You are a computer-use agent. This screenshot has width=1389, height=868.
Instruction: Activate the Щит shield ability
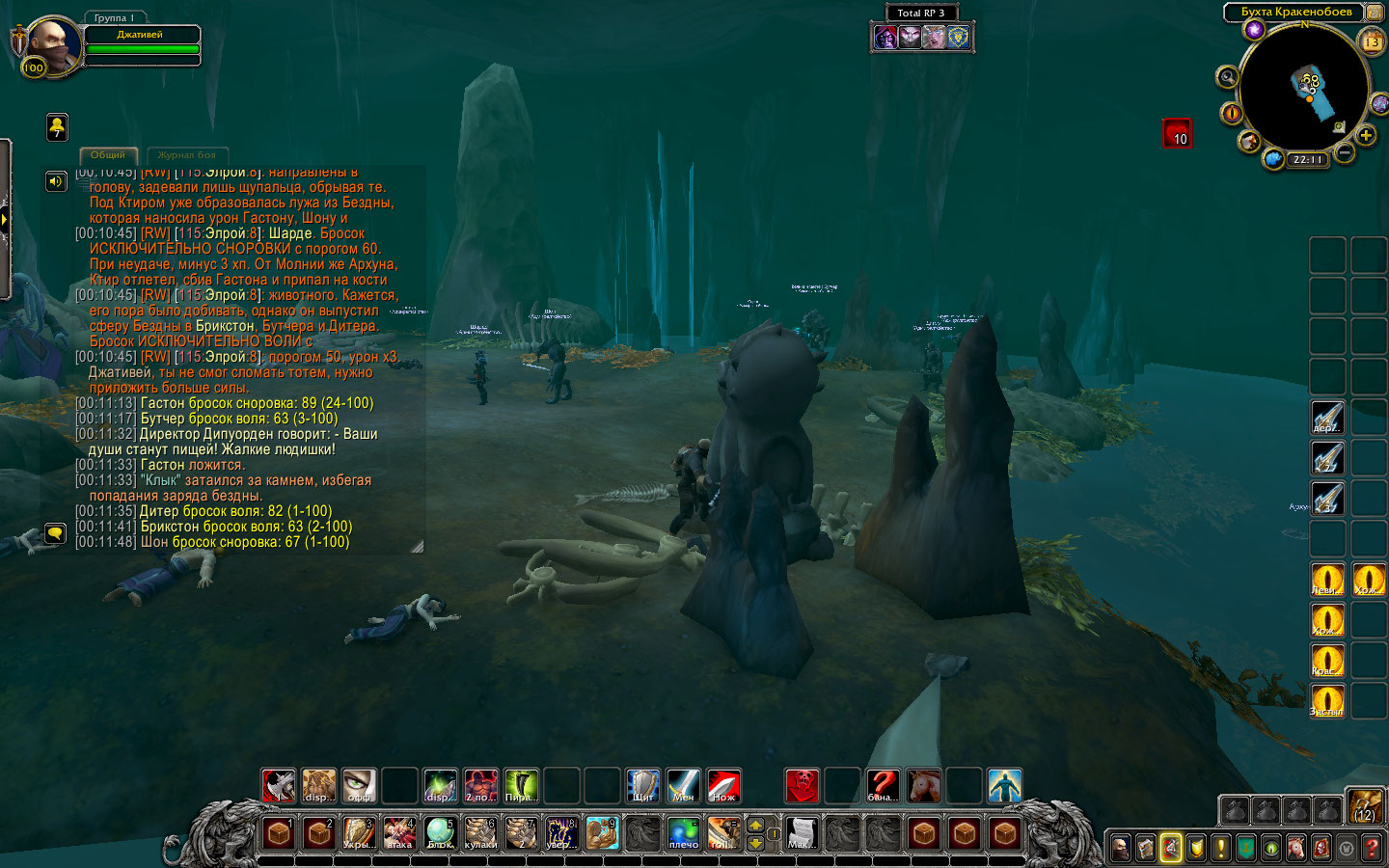642,786
